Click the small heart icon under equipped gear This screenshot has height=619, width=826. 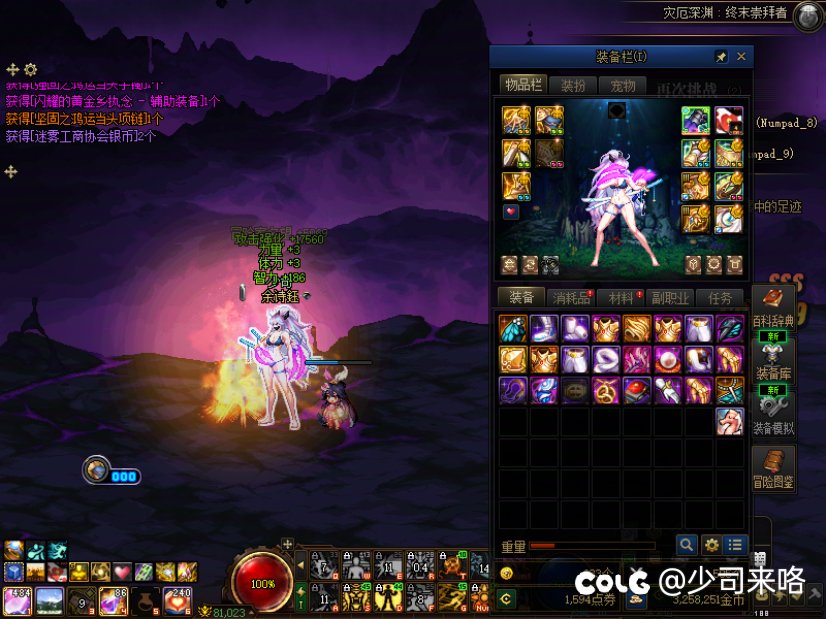pos(511,212)
